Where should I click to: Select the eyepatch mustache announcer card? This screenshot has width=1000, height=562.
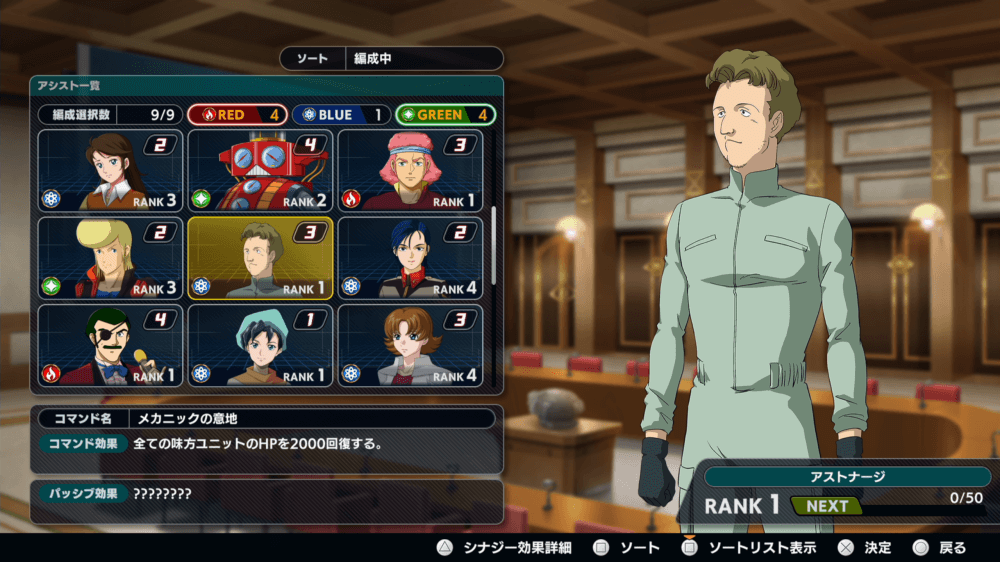pyautogui.click(x=110, y=345)
